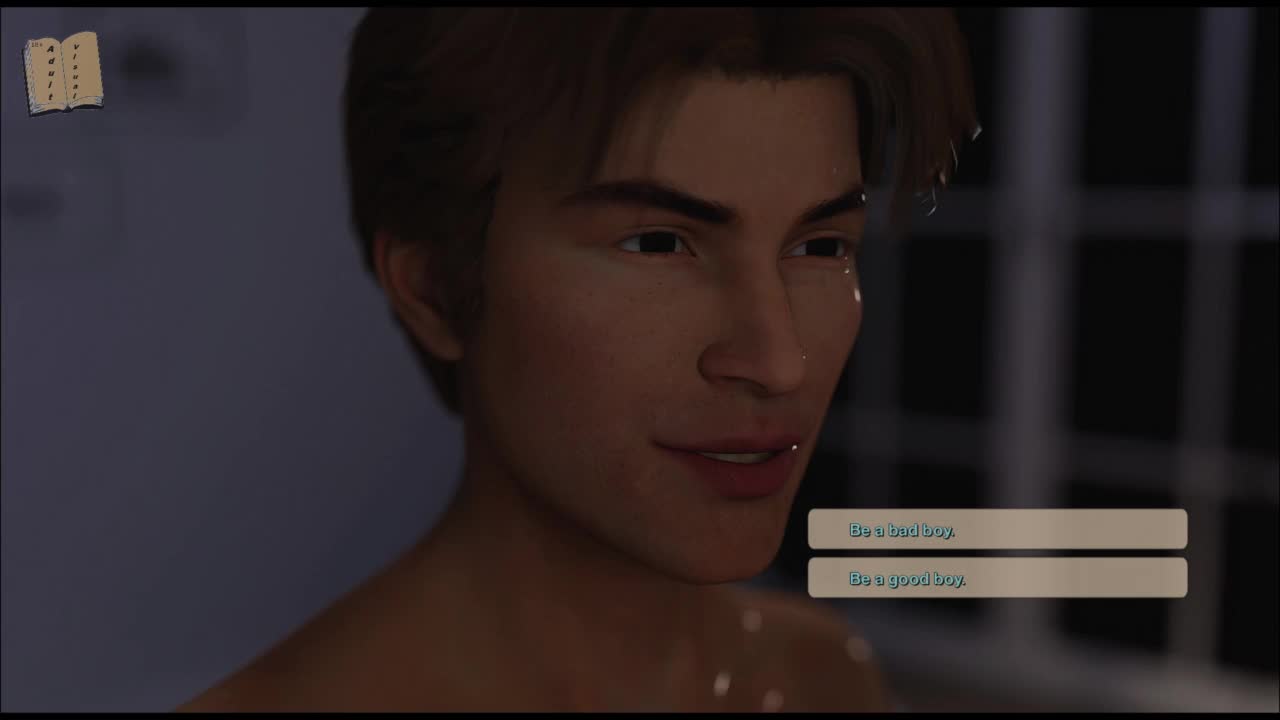Choose the "Be a bad boy." option

997,529
